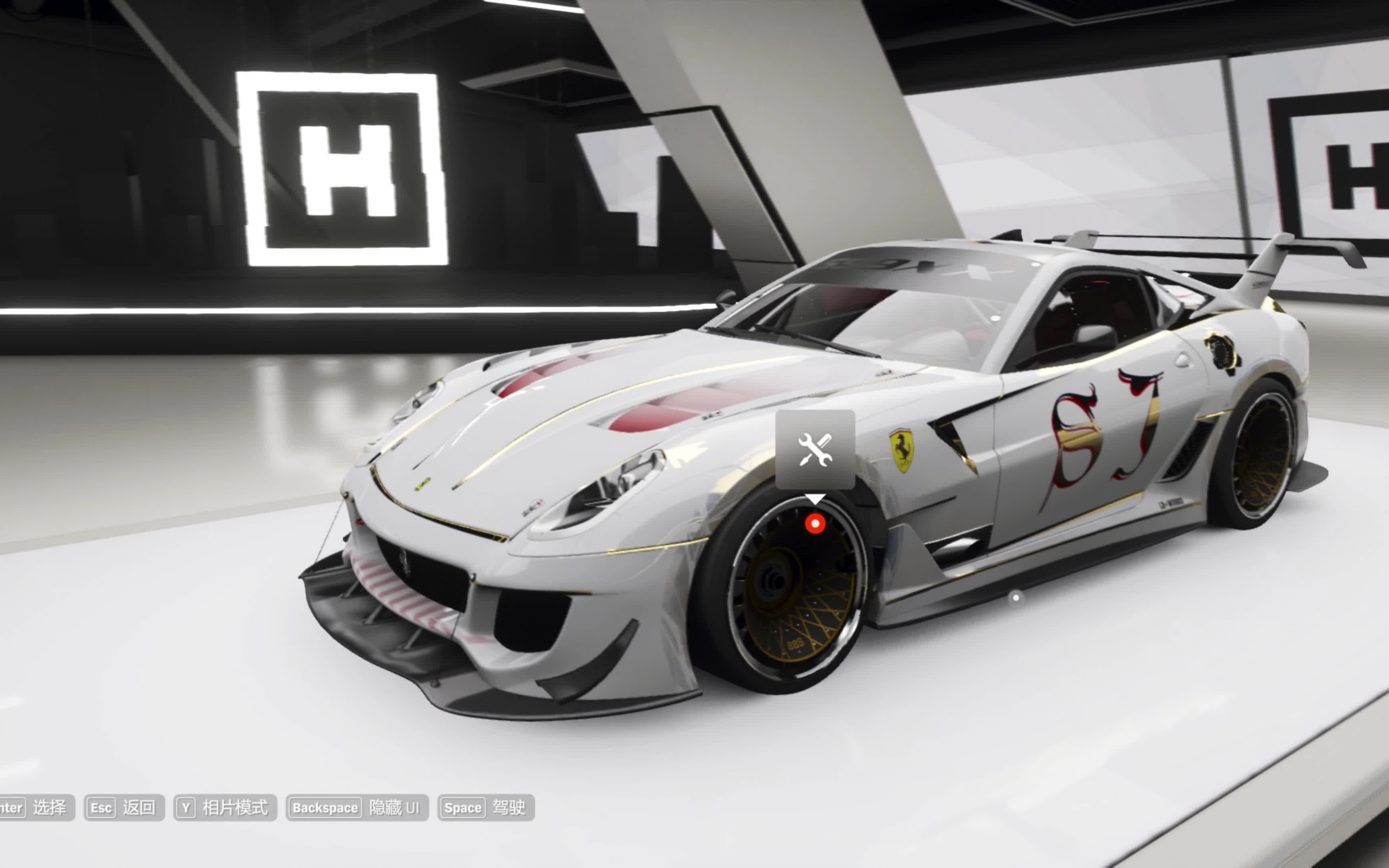1389x868 pixels.
Task: Select the white hotspot dot on the windshield
Action: (995, 317)
